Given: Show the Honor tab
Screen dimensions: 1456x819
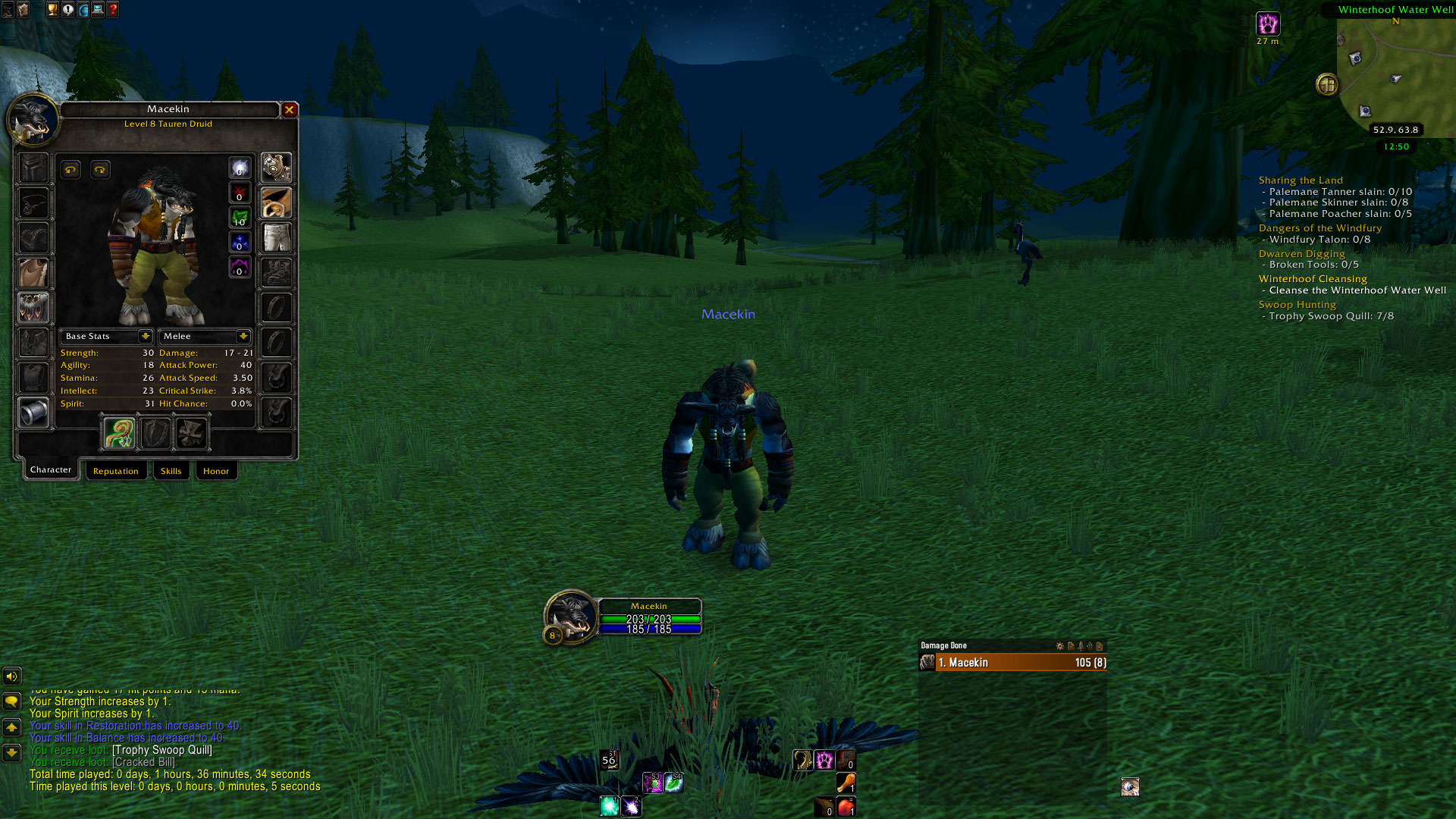Looking at the screenshot, I should 216,471.
